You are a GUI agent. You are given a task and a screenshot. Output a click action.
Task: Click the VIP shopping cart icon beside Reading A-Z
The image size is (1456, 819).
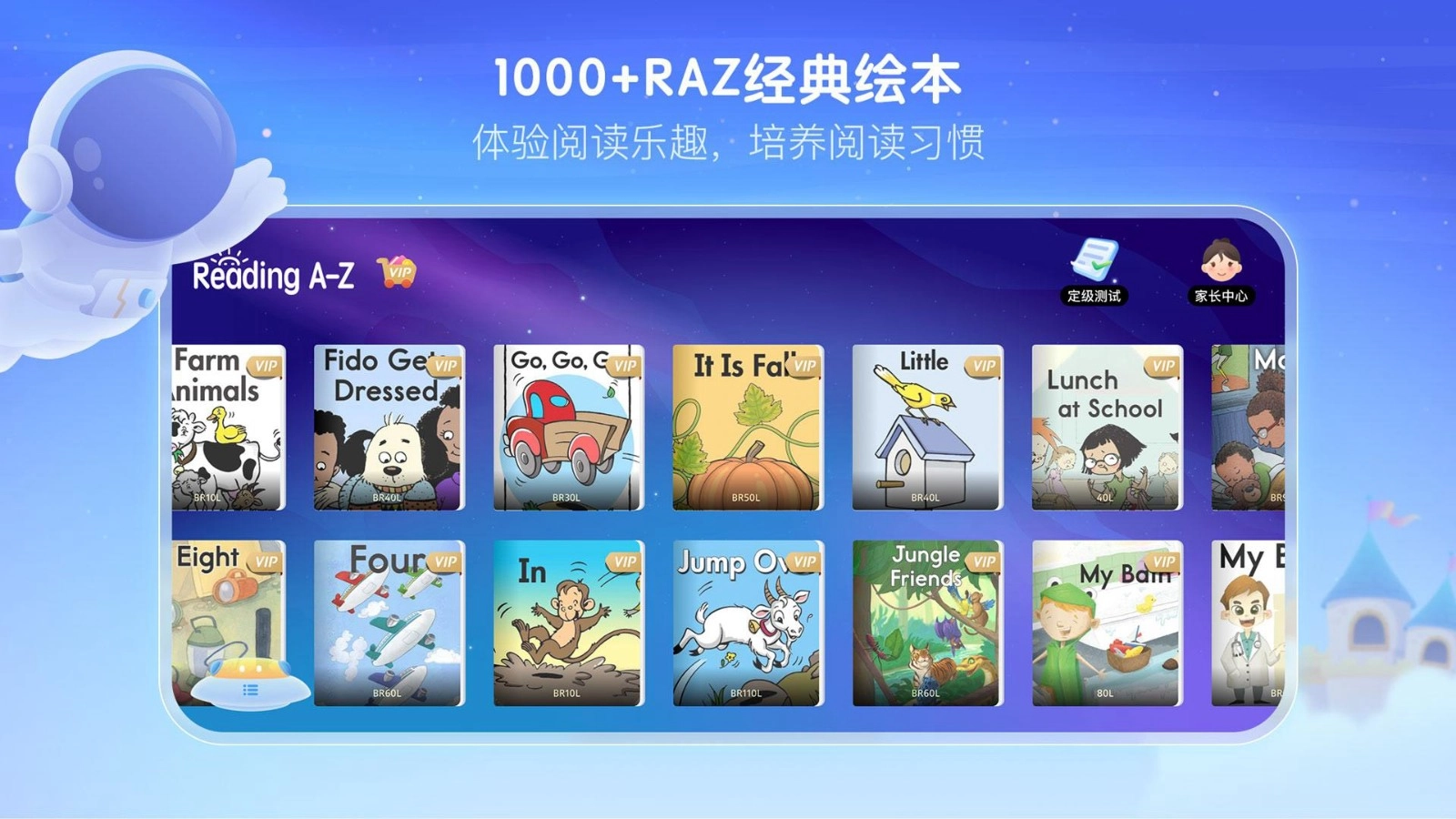pos(398,272)
